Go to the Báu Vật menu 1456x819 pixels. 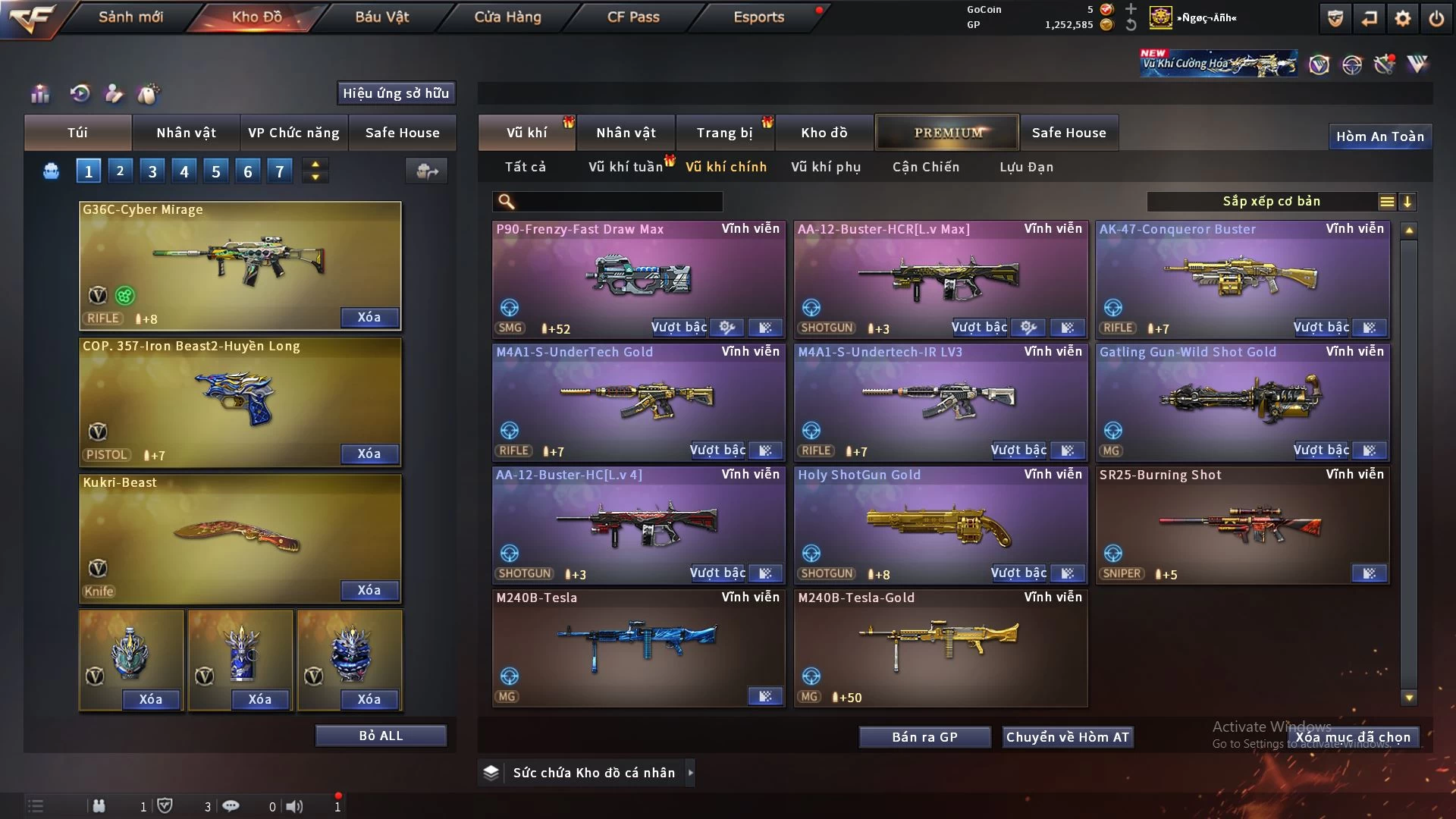381,17
